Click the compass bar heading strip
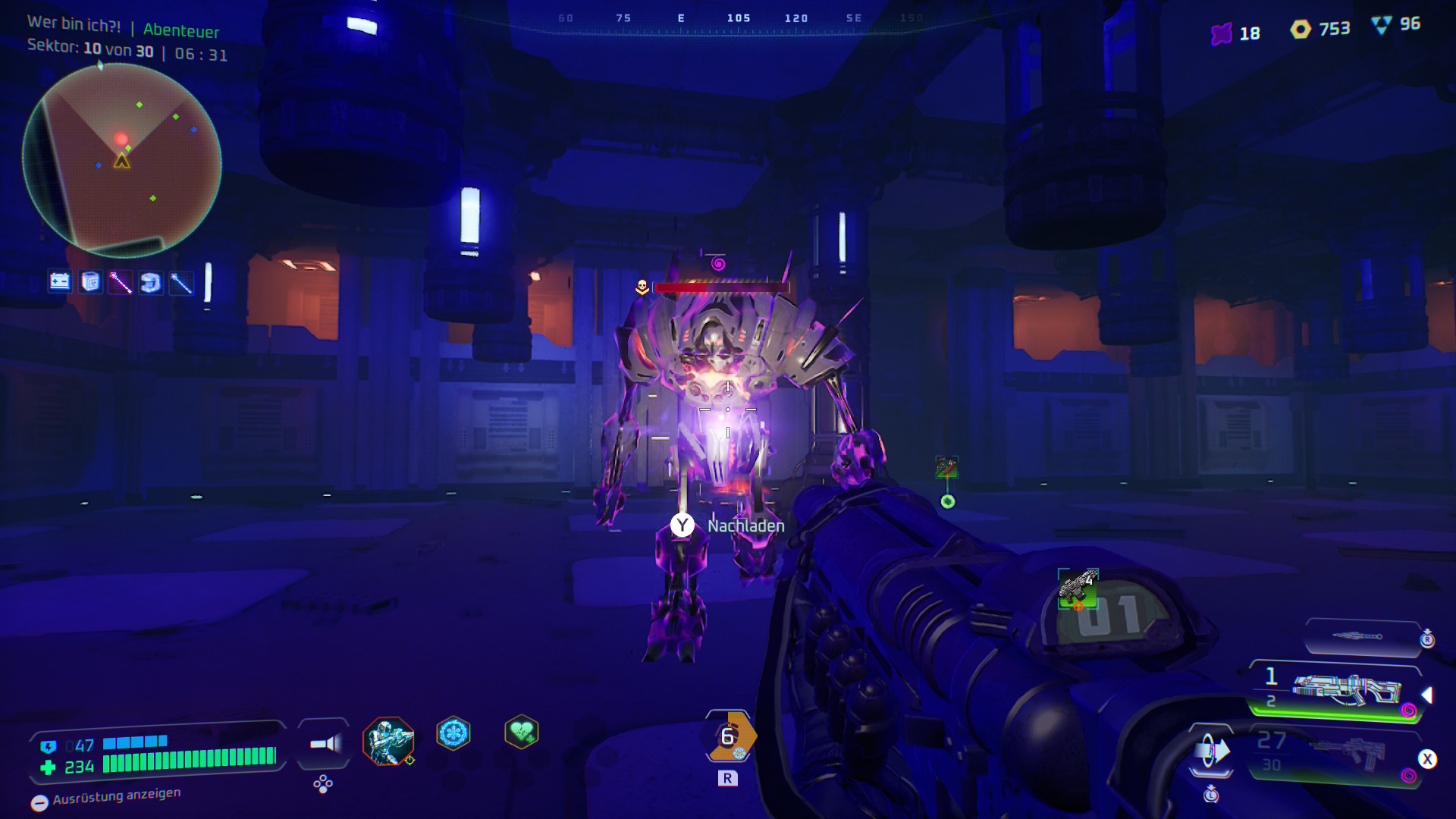This screenshot has height=819, width=1456. pos(737,19)
